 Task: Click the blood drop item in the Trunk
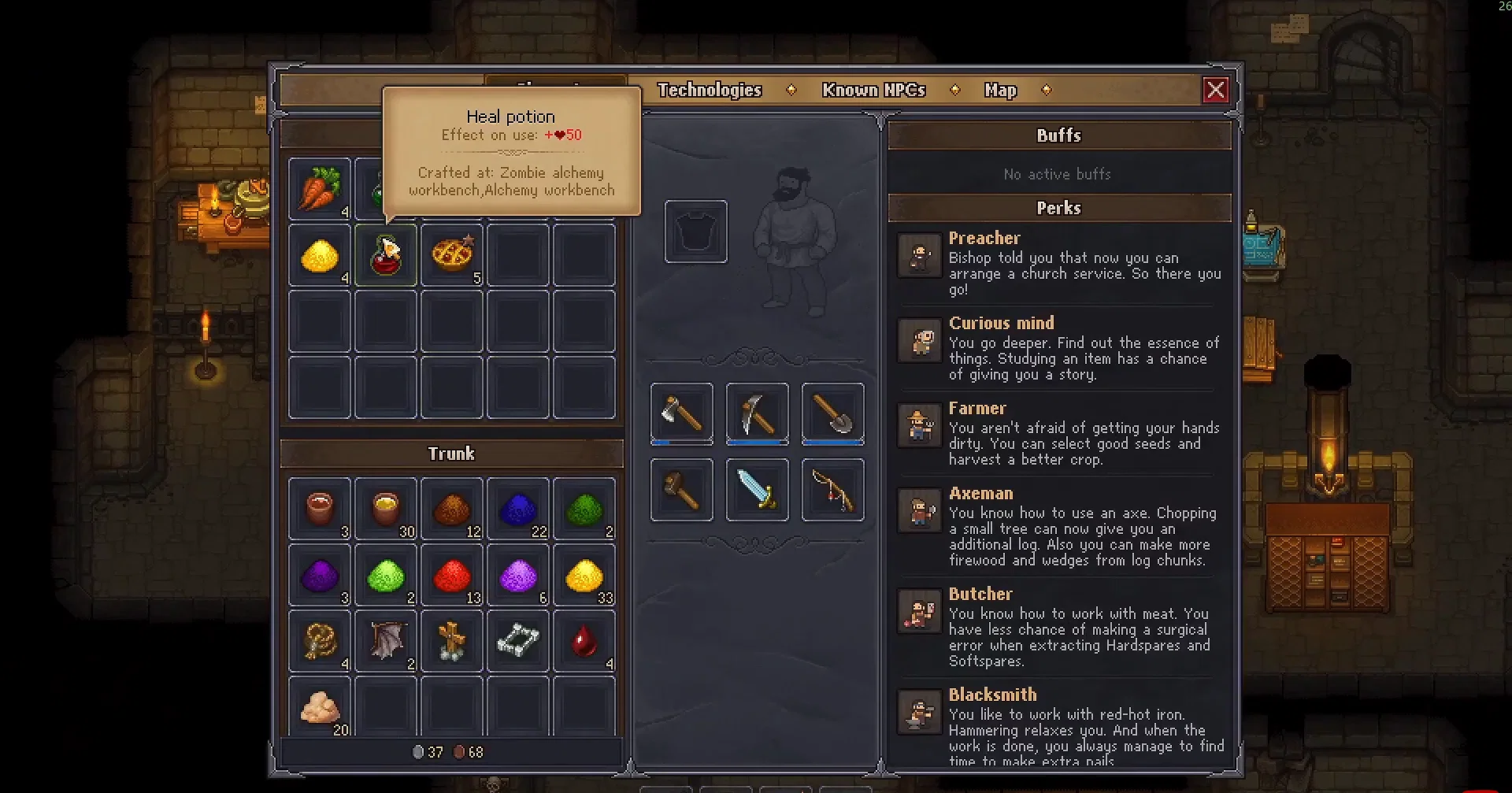pos(584,640)
